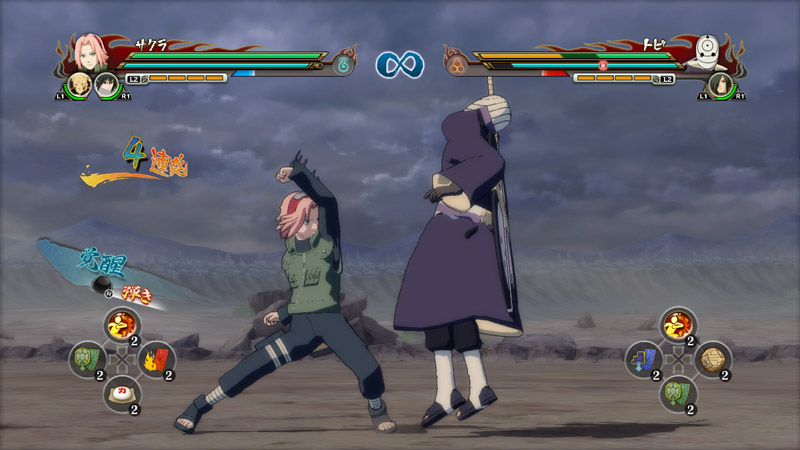
Task: Pick Tobi's support character portrait
Action: pyautogui.click(x=718, y=85)
